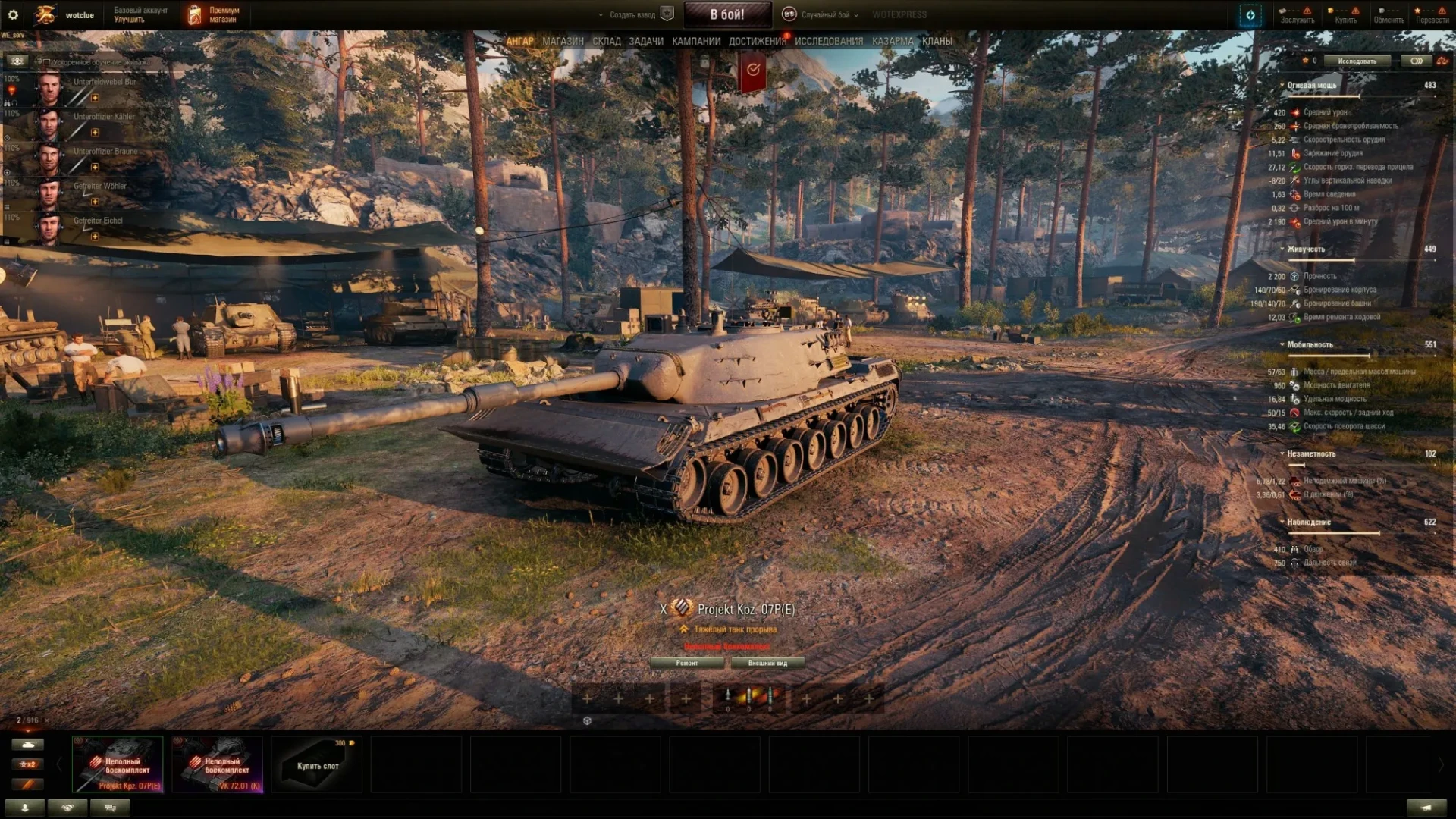Image resolution: width=1456 pixels, height=819 pixels.
Task: Click Купить to buy gold
Action: click(x=1345, y=14)
